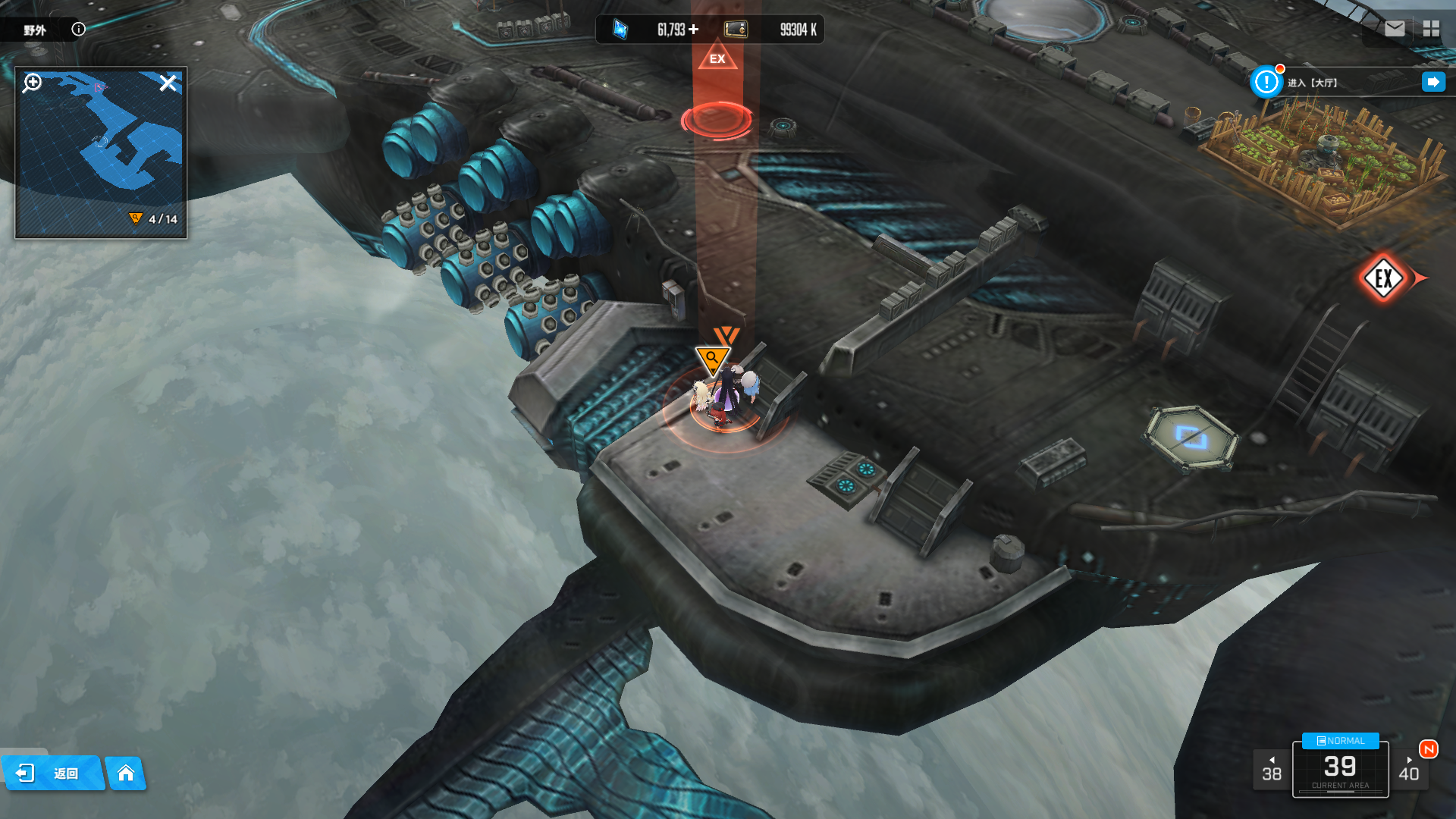Open the mail inbox
This screenshot has width=1456, height=819.
click(x=1395, y=29)
